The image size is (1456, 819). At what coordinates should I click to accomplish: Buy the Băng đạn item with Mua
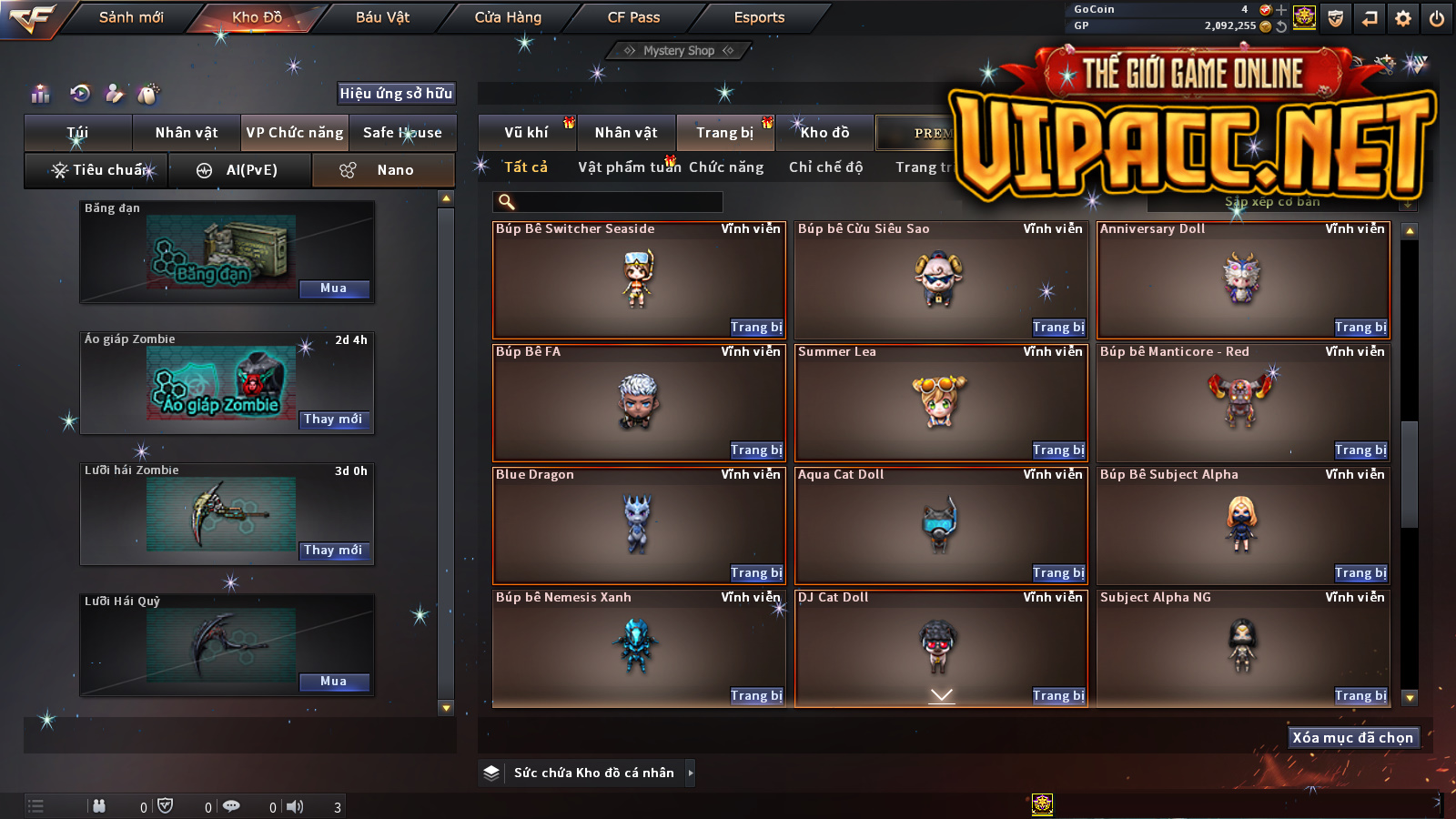click(x=334, y=288)
